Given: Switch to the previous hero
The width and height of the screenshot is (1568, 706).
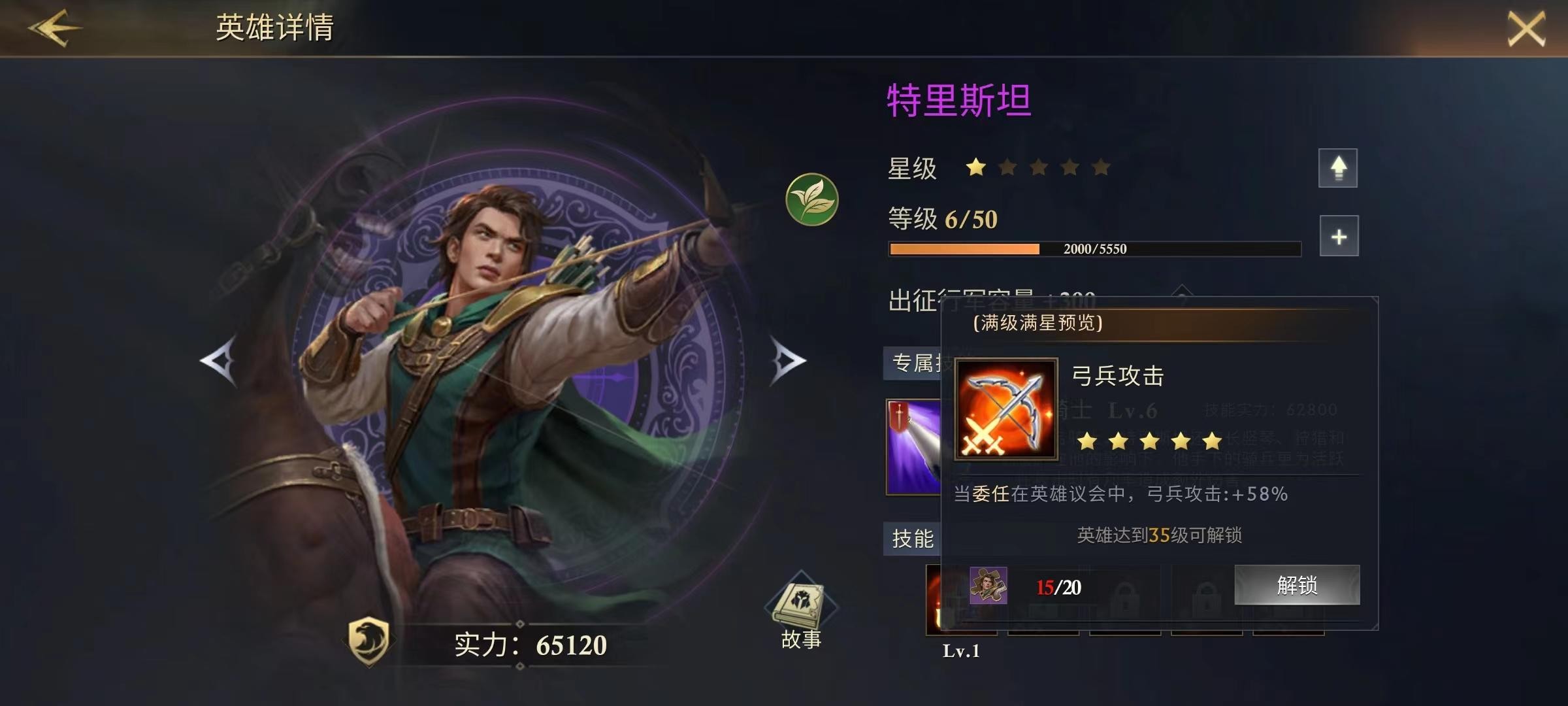Looking at the screenshot, I should pyautogui.click(x=219, y=360).
